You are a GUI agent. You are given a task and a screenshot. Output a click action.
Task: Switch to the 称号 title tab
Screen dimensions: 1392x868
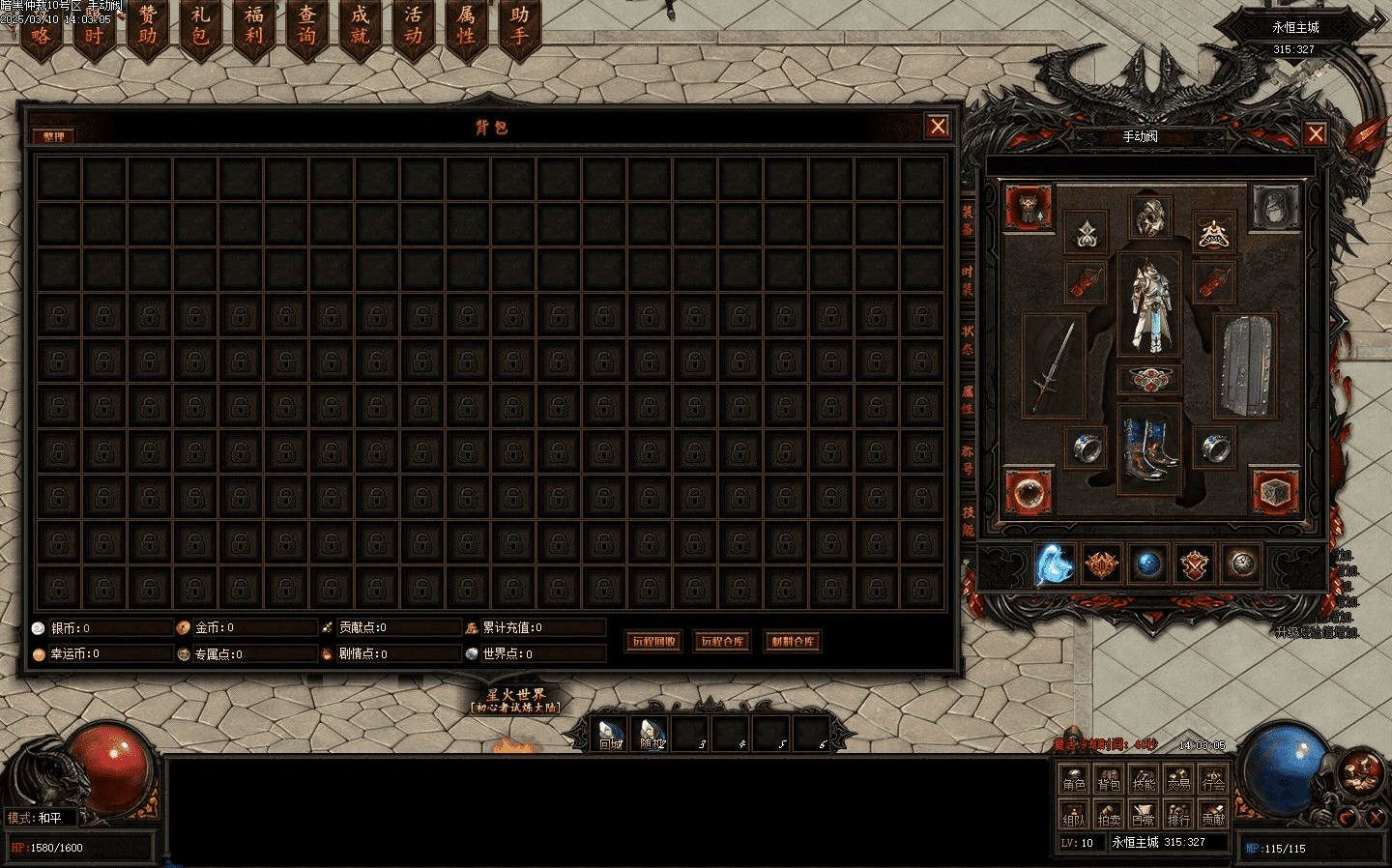click(x=968, y=460)
